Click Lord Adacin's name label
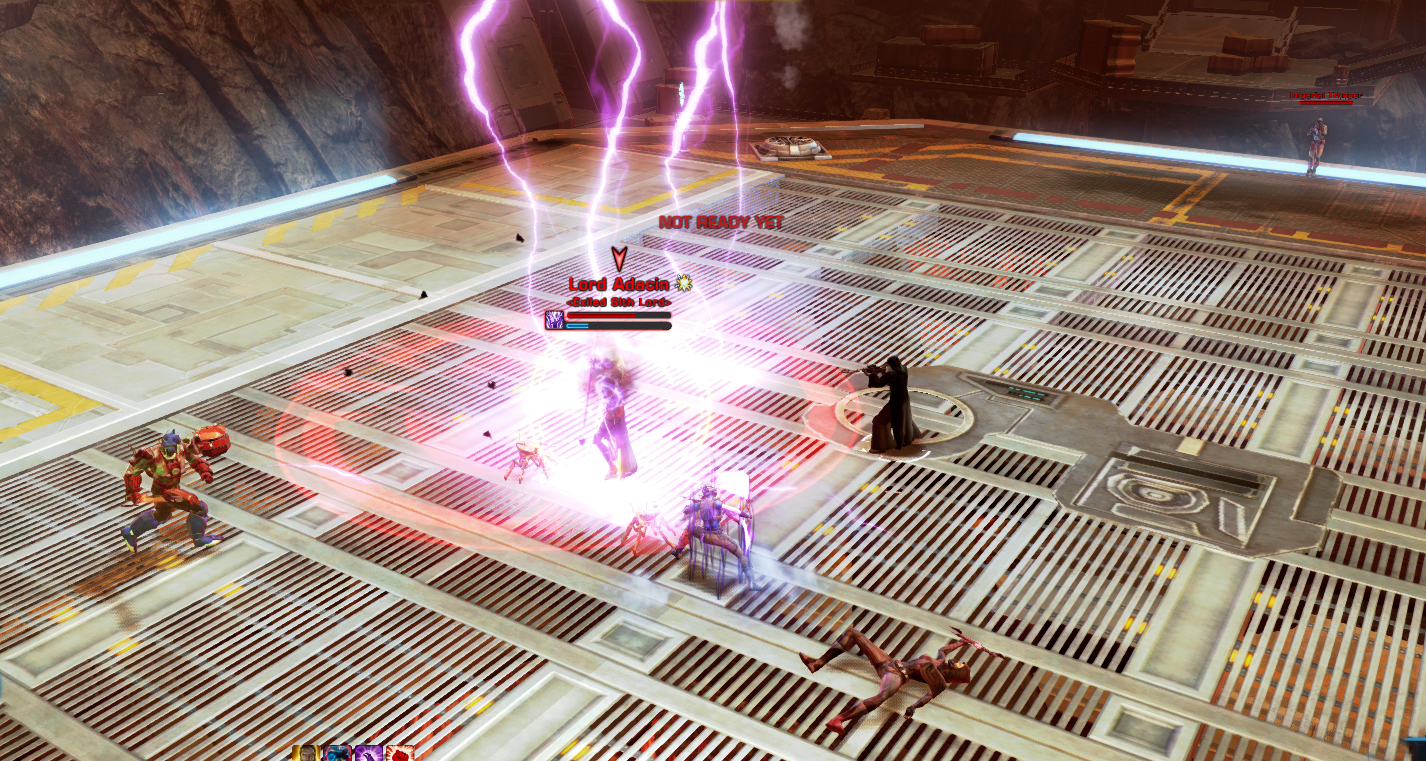Image resolution: width=1426 pixels, height=761 pixels. (x=618, y=284)
